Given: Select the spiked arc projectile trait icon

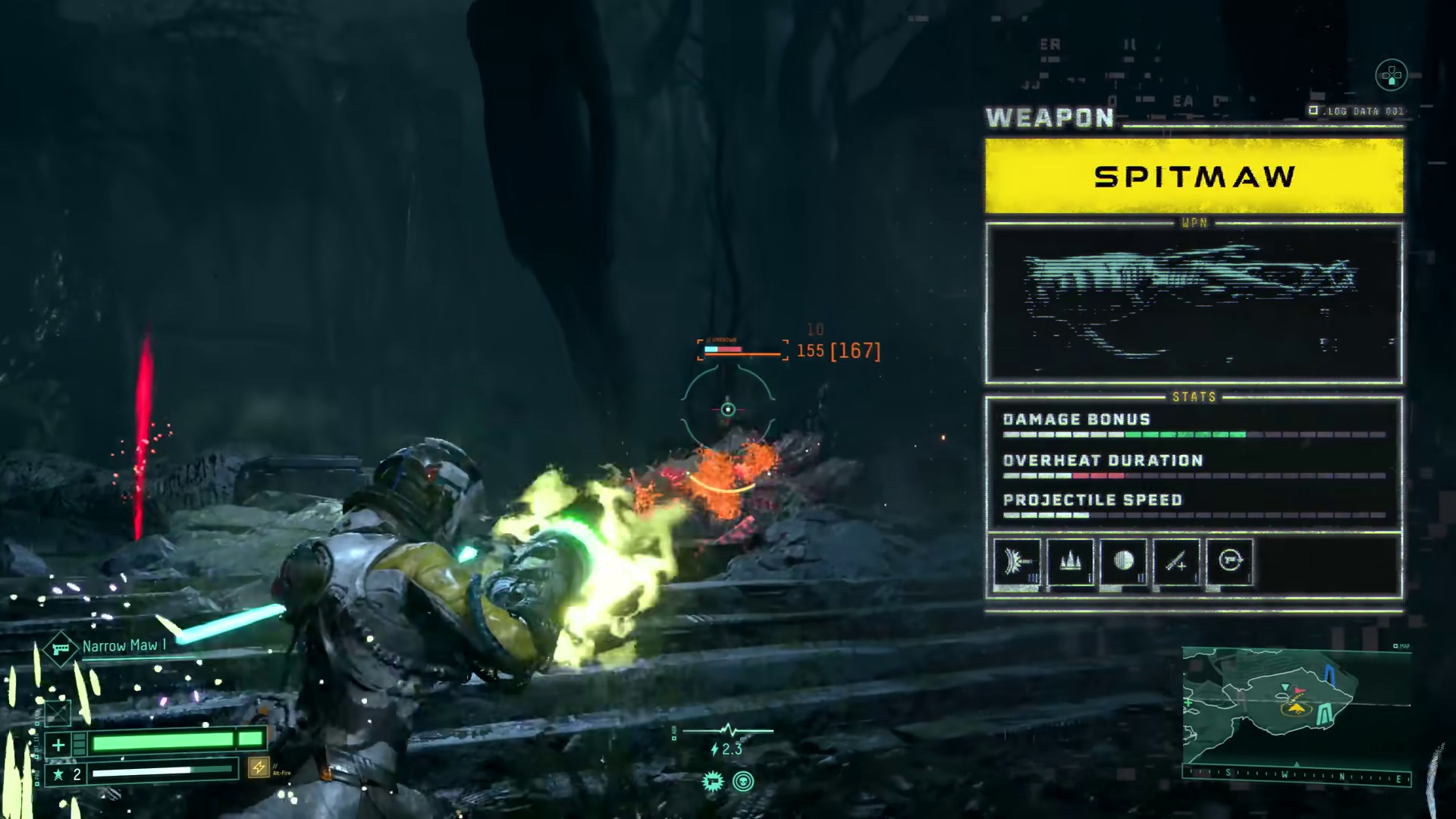Looking at the screenshot, I should pyautogui.click(x=1018, y=562).
